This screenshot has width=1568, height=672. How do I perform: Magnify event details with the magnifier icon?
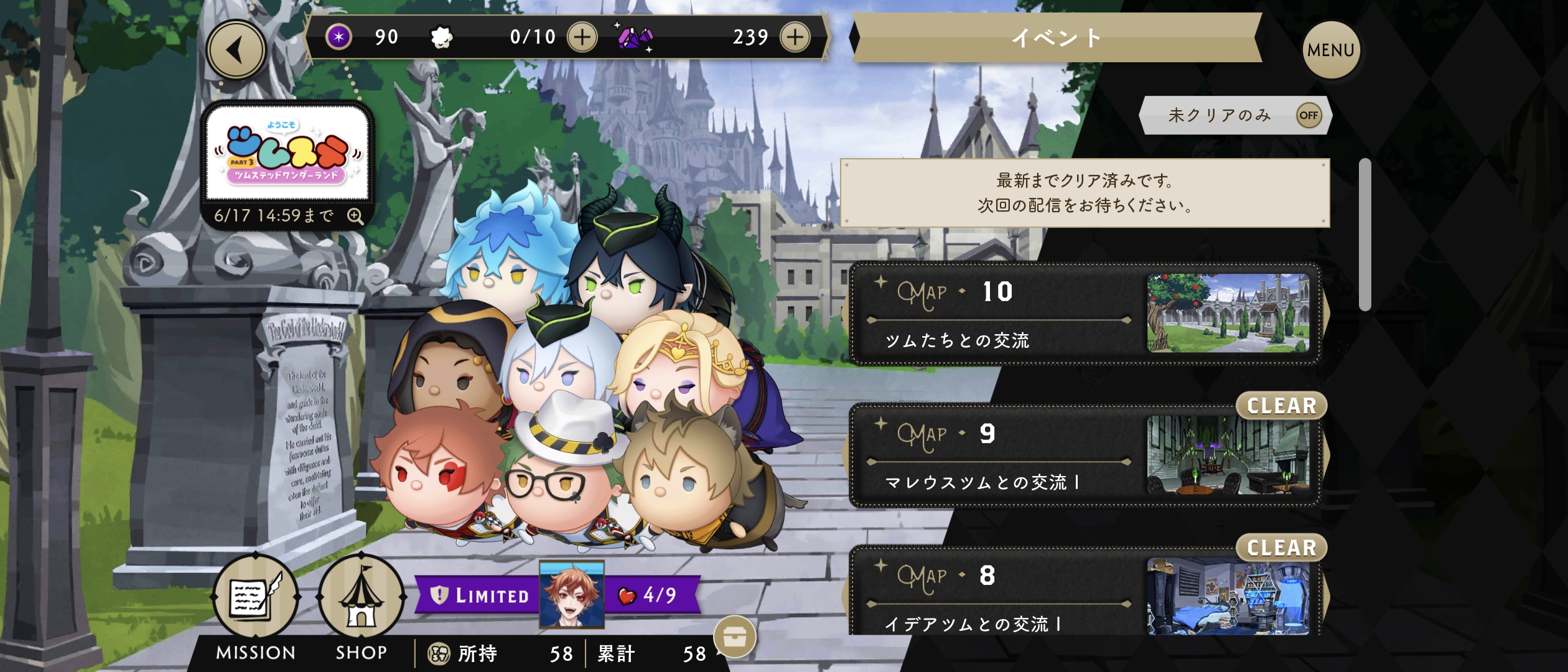click(x=355, y=217)
